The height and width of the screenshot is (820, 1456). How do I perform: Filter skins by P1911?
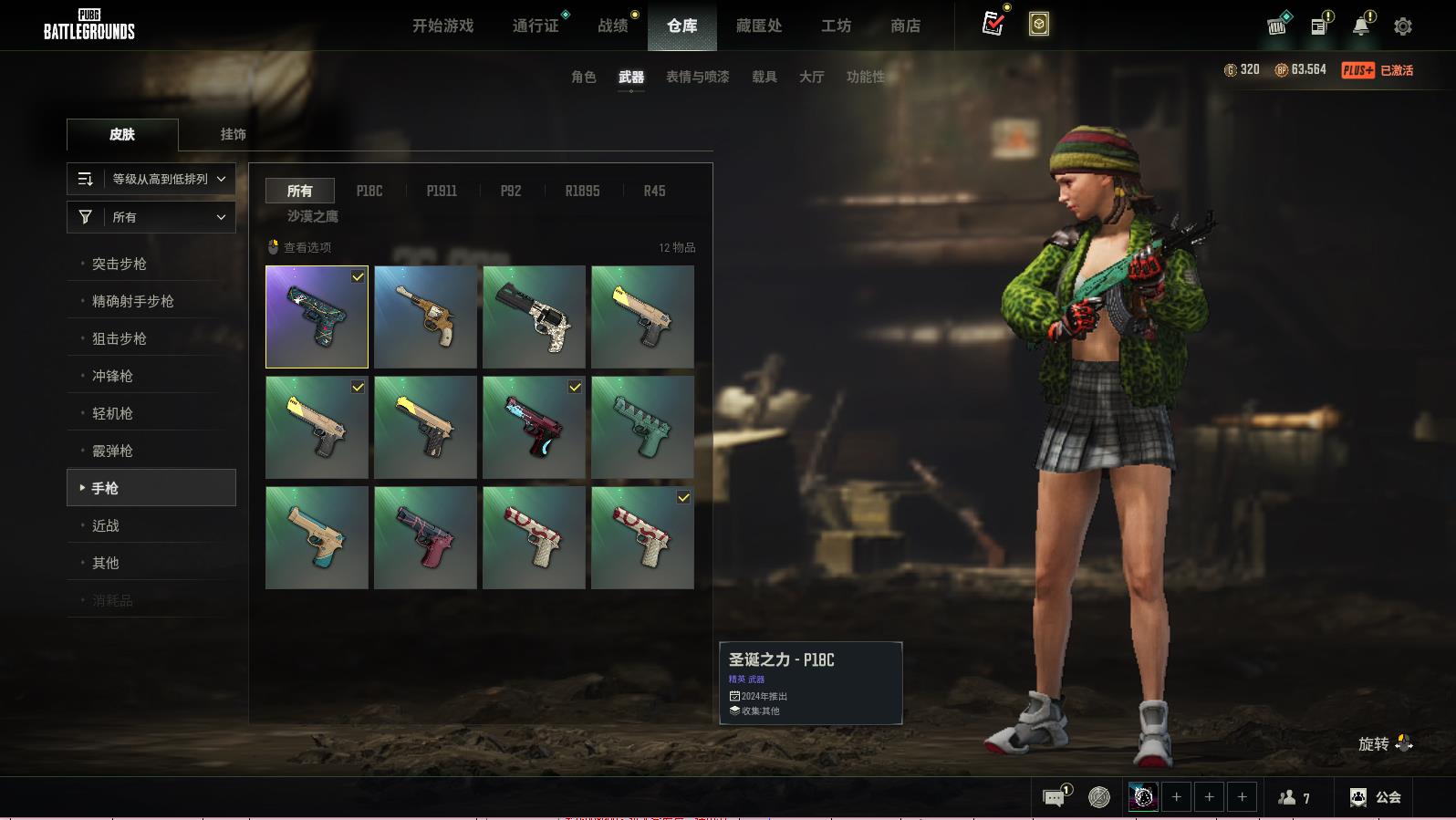pos(442,191)
